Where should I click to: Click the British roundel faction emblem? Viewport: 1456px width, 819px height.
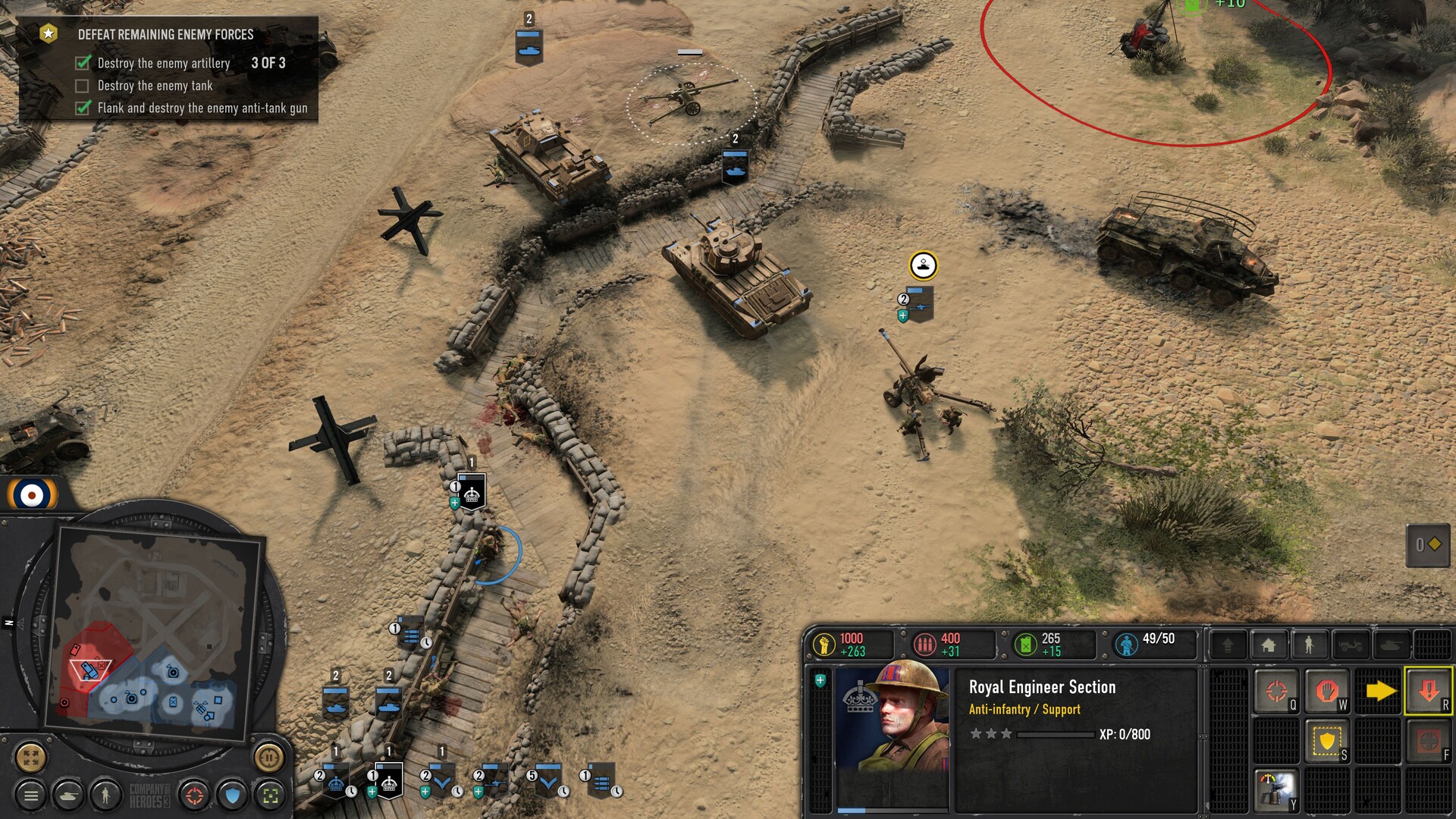pos(32,496)
